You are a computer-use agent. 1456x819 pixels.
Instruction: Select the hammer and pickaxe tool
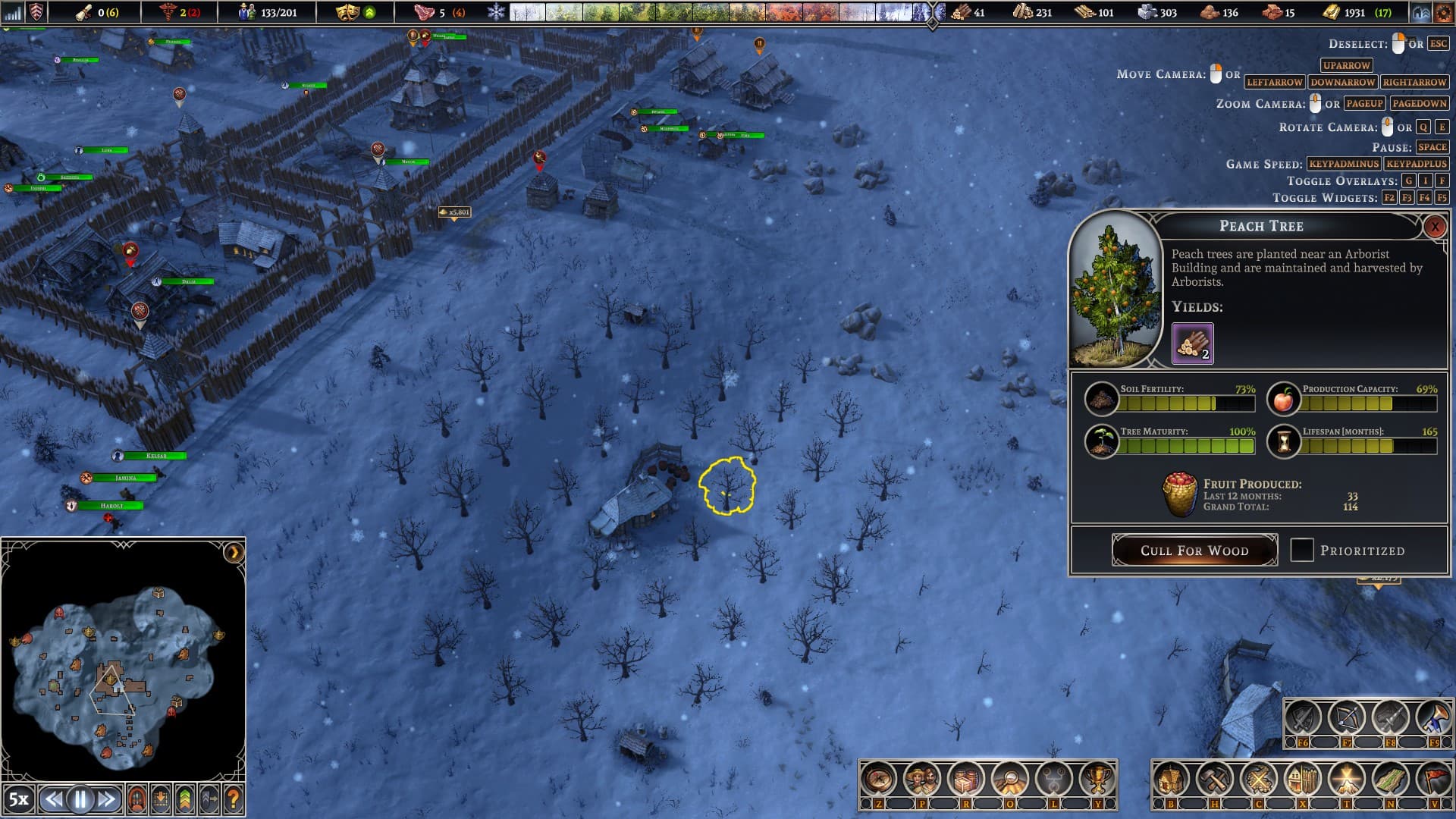click(x=1215, y=779)
